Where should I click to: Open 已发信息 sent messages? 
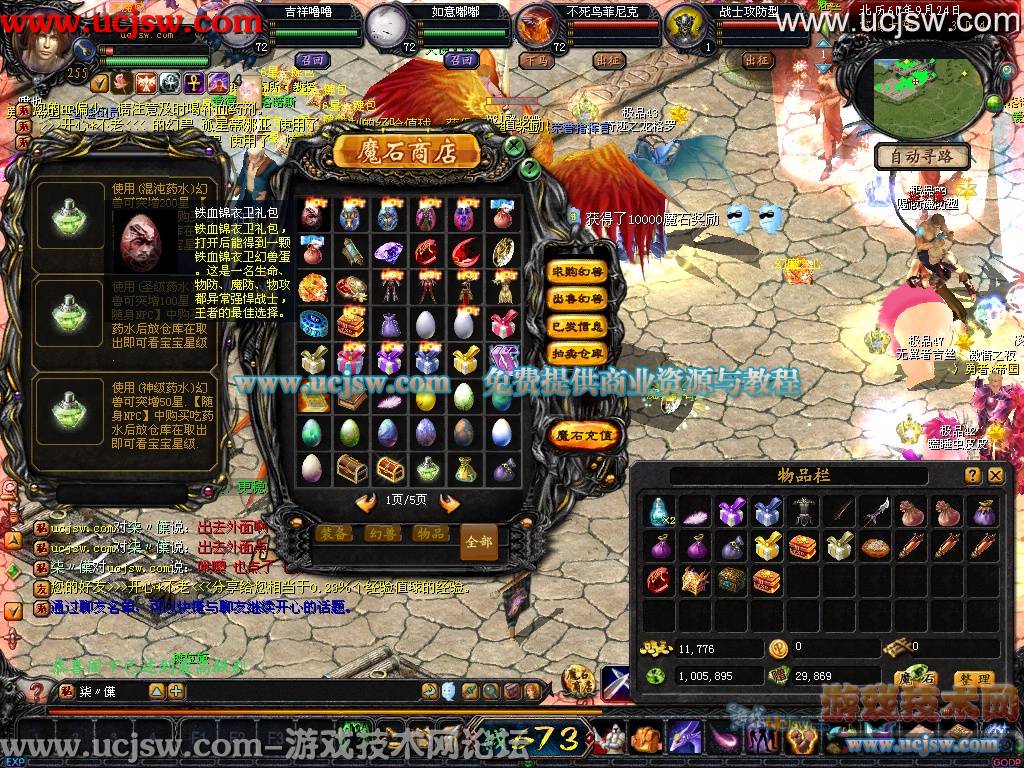pyautogui.click(x=578, y=326)
